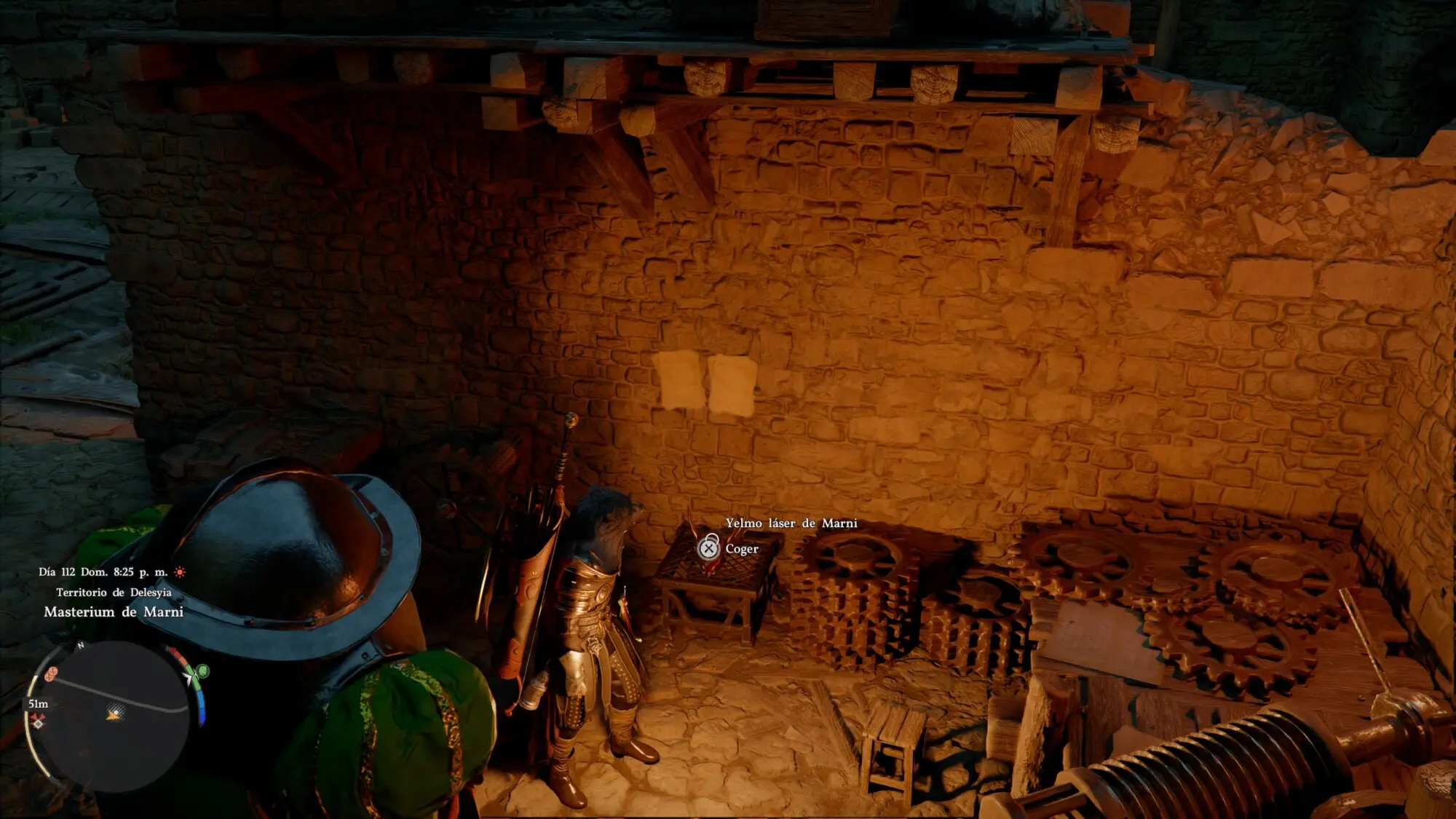Viewport: 1456px width, 819px height.
Task: Click the N compass indicator on the minimap
Action: click(81, 646)
